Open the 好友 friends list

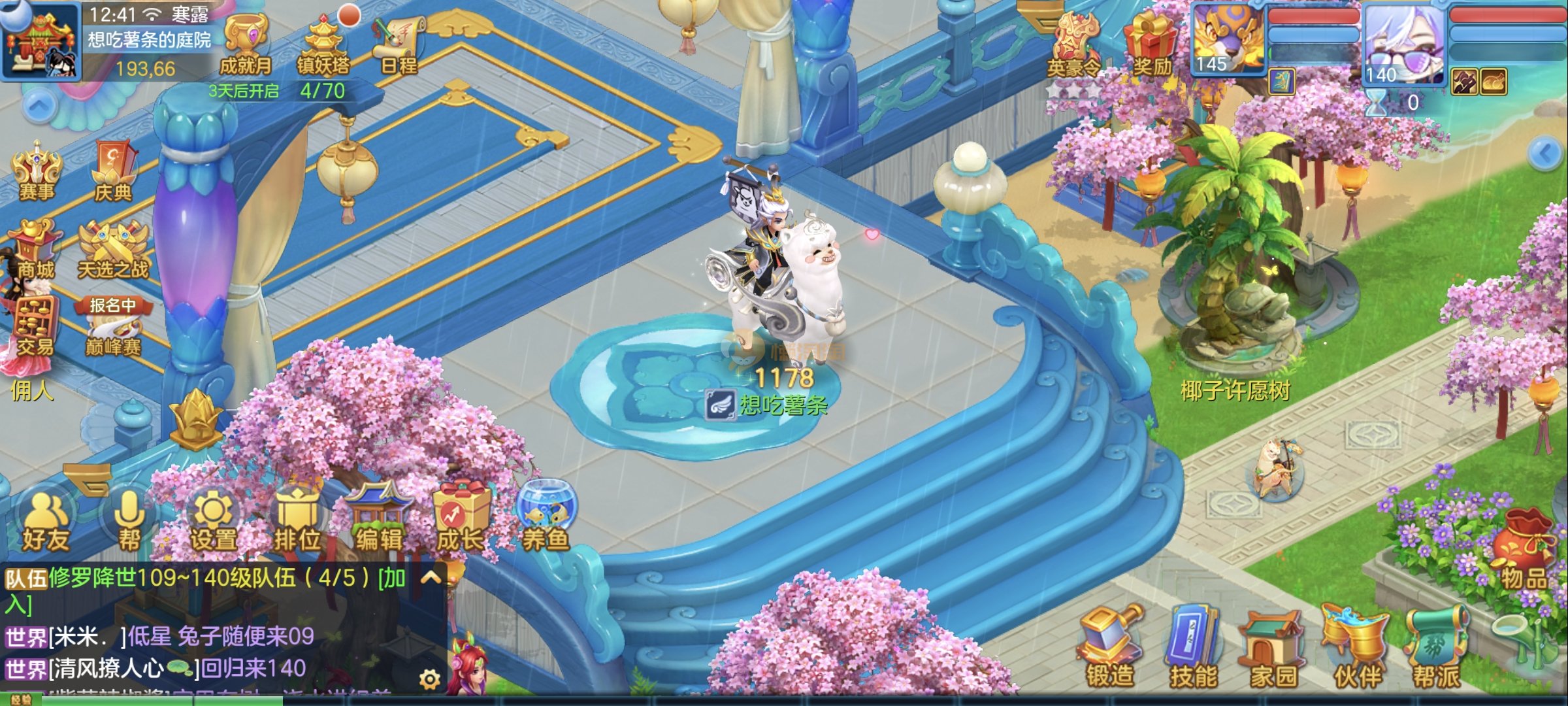(x=45, y=522)
